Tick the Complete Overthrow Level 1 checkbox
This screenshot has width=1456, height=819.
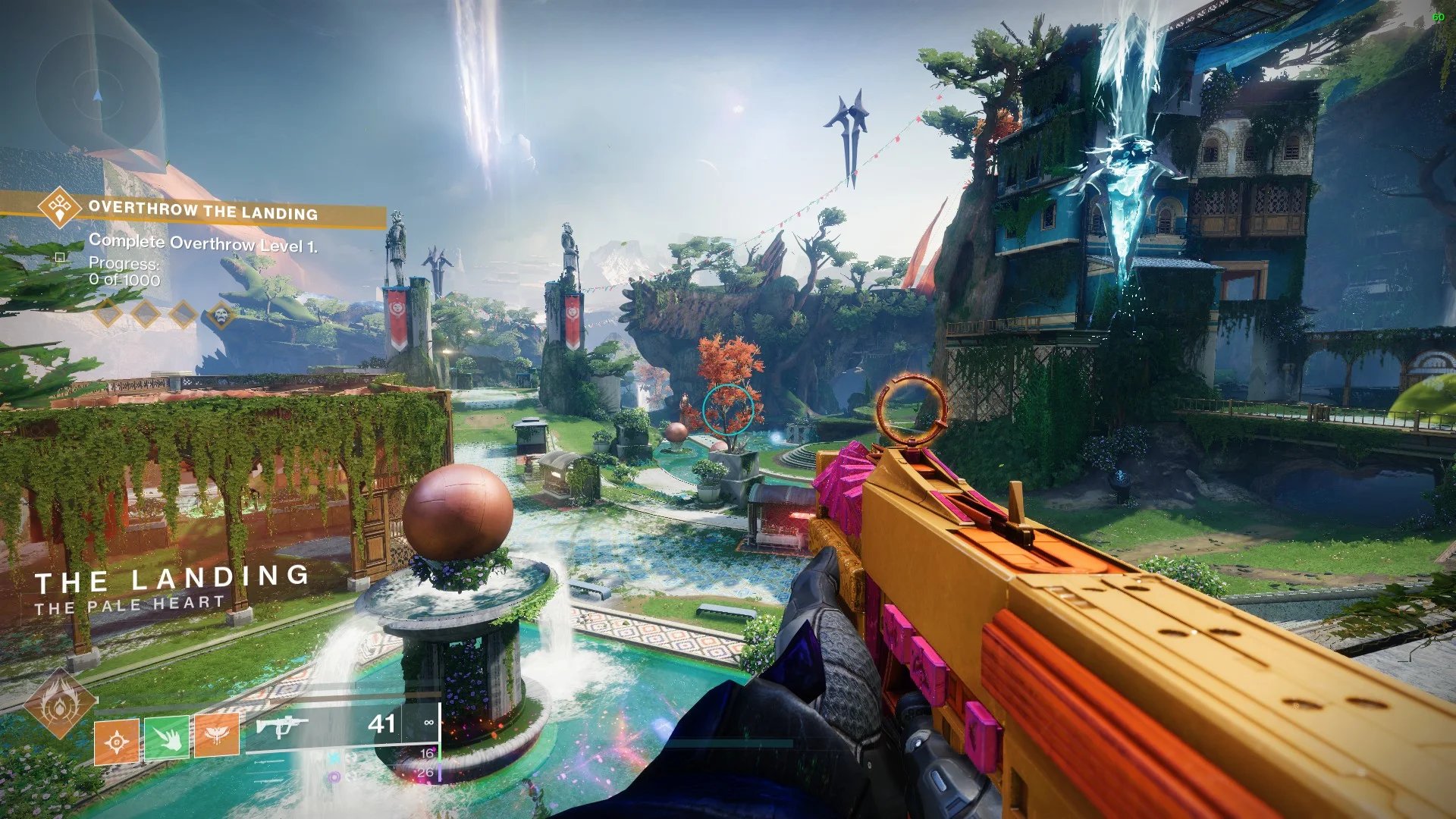pyautogui.click(x=60, y=257)
